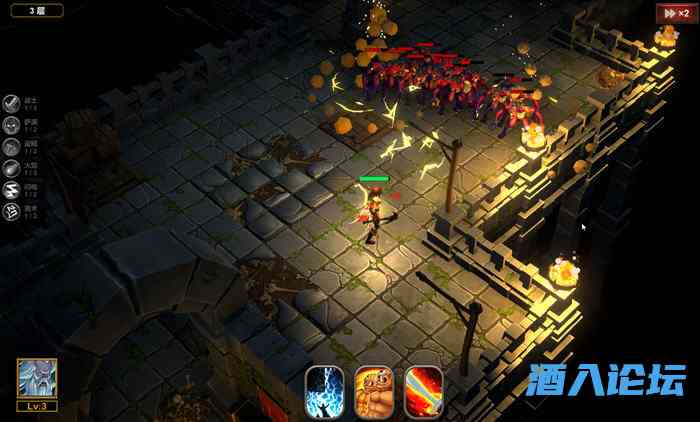Toggle the x2 fast-forward speed button
The width and height of the screenshot is (700, 422).
tap(671, 12)
